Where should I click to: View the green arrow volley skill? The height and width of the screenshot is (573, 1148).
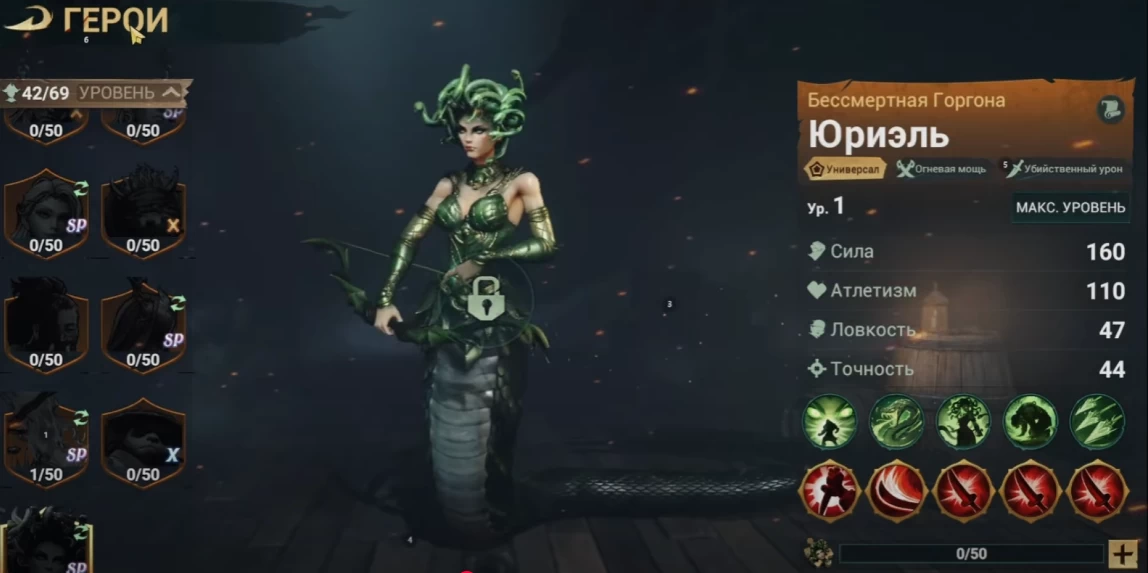pos(1097,421)
